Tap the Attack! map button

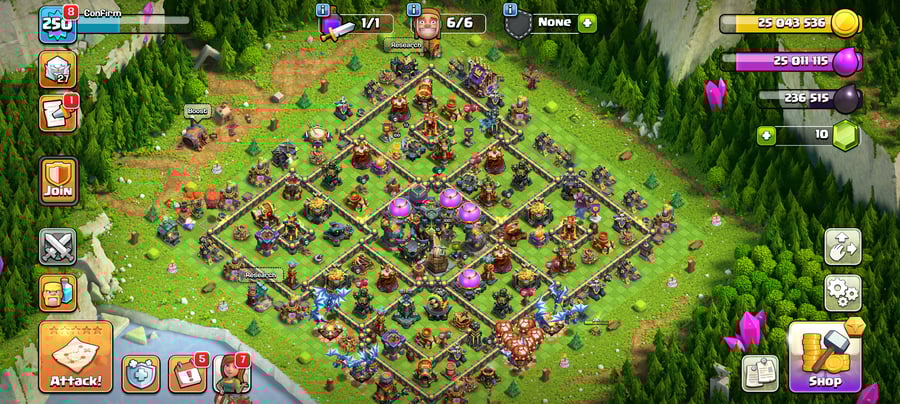coord(75,357)
